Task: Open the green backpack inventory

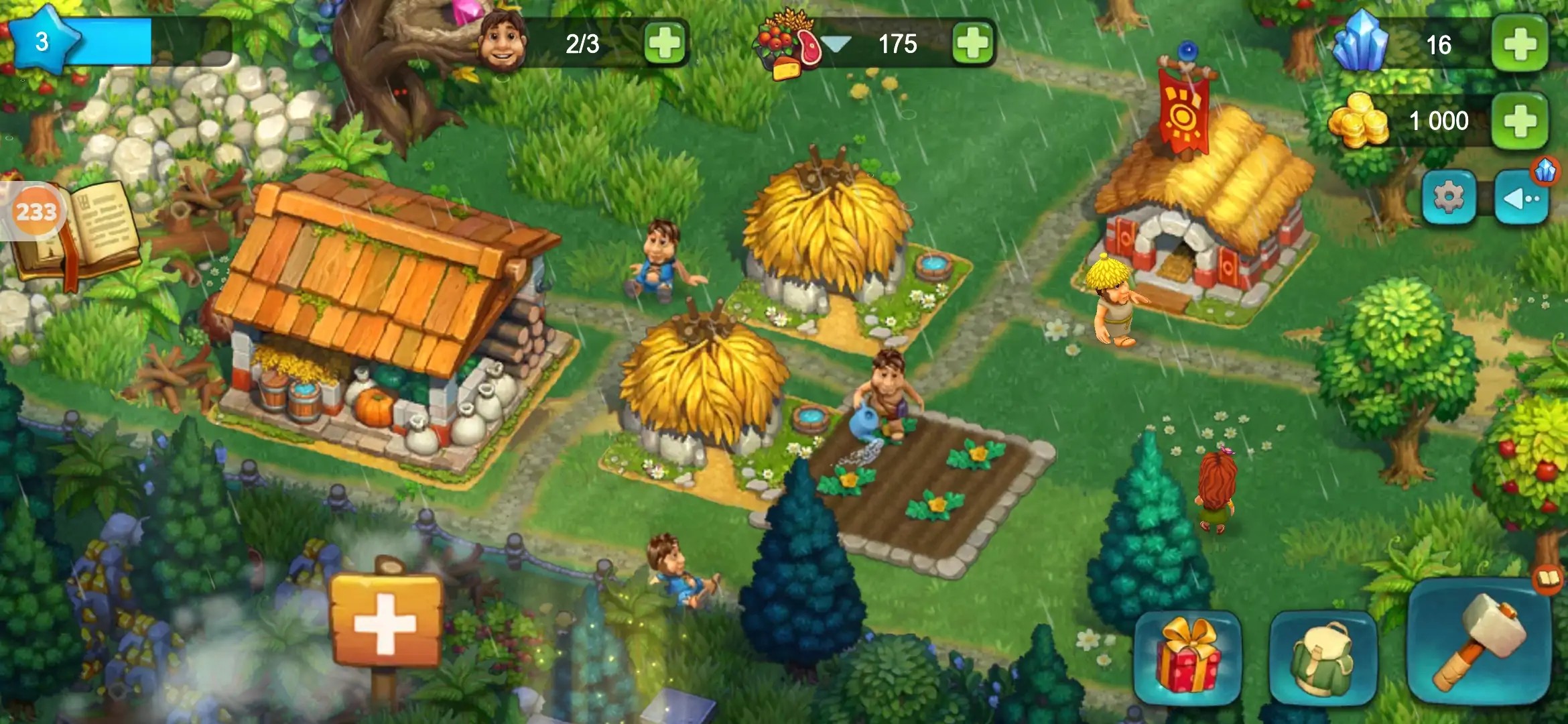Action: (x=1322, y=657)
